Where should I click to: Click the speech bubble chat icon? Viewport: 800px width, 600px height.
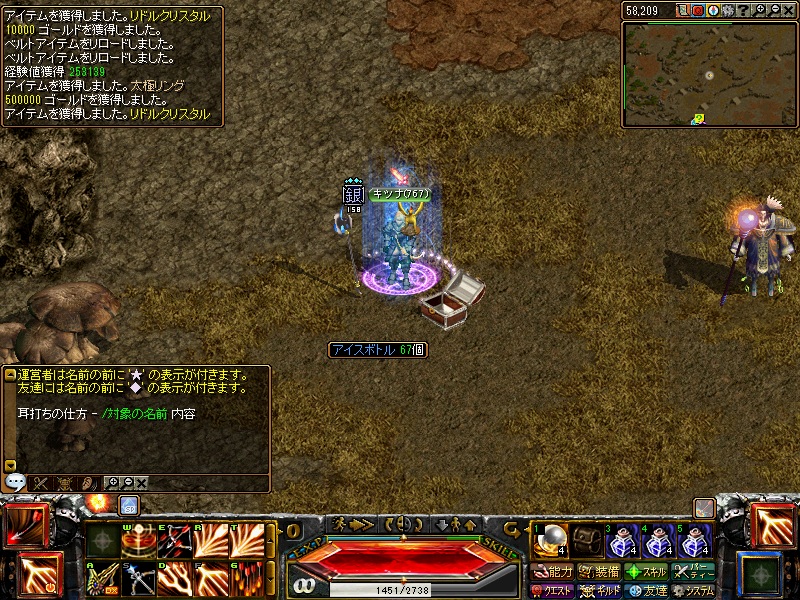(15, 482)
